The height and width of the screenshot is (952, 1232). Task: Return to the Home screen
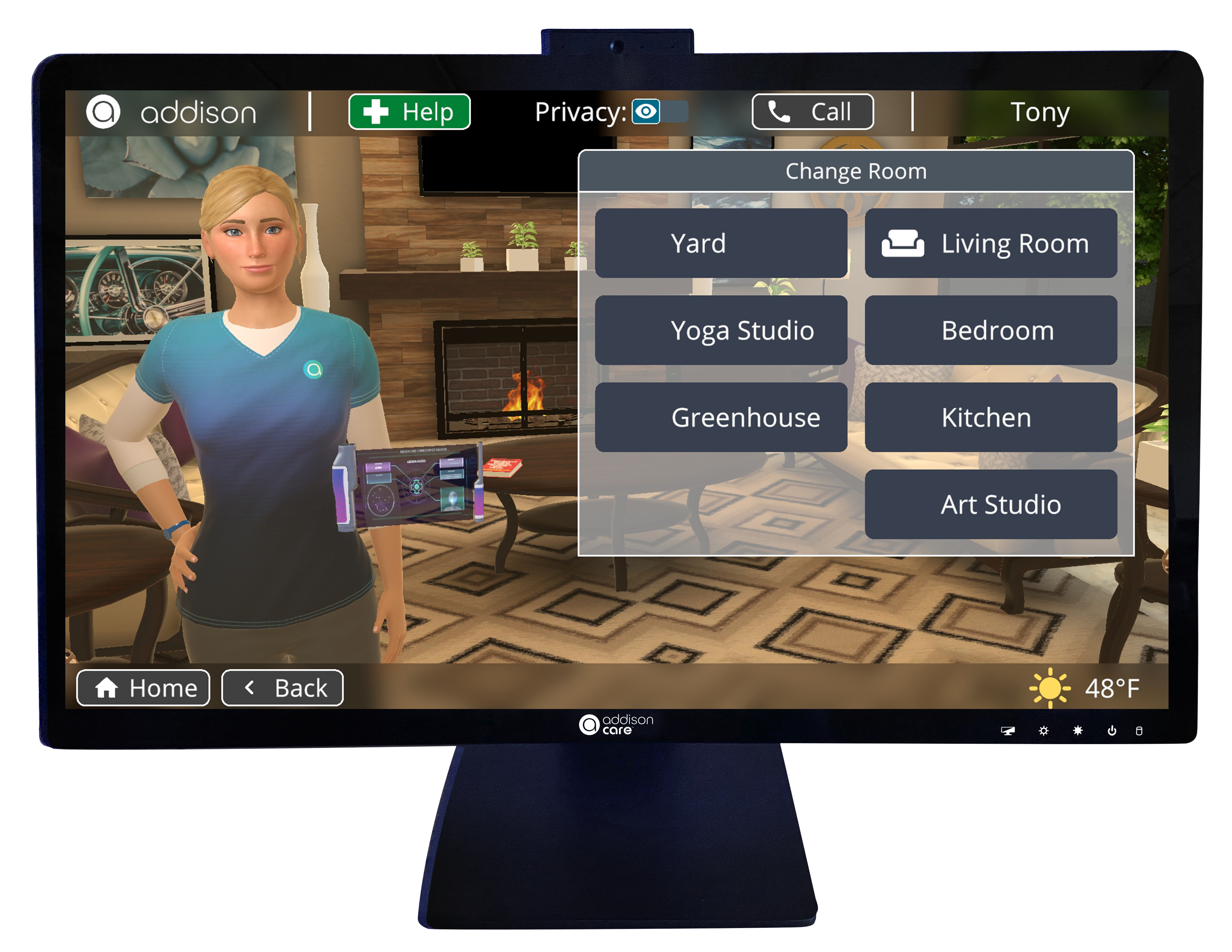point(143,688)
